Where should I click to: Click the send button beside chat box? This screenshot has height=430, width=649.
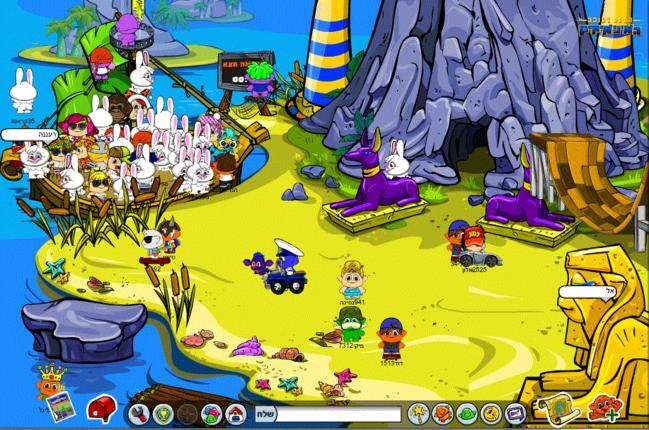coord(264,413)
